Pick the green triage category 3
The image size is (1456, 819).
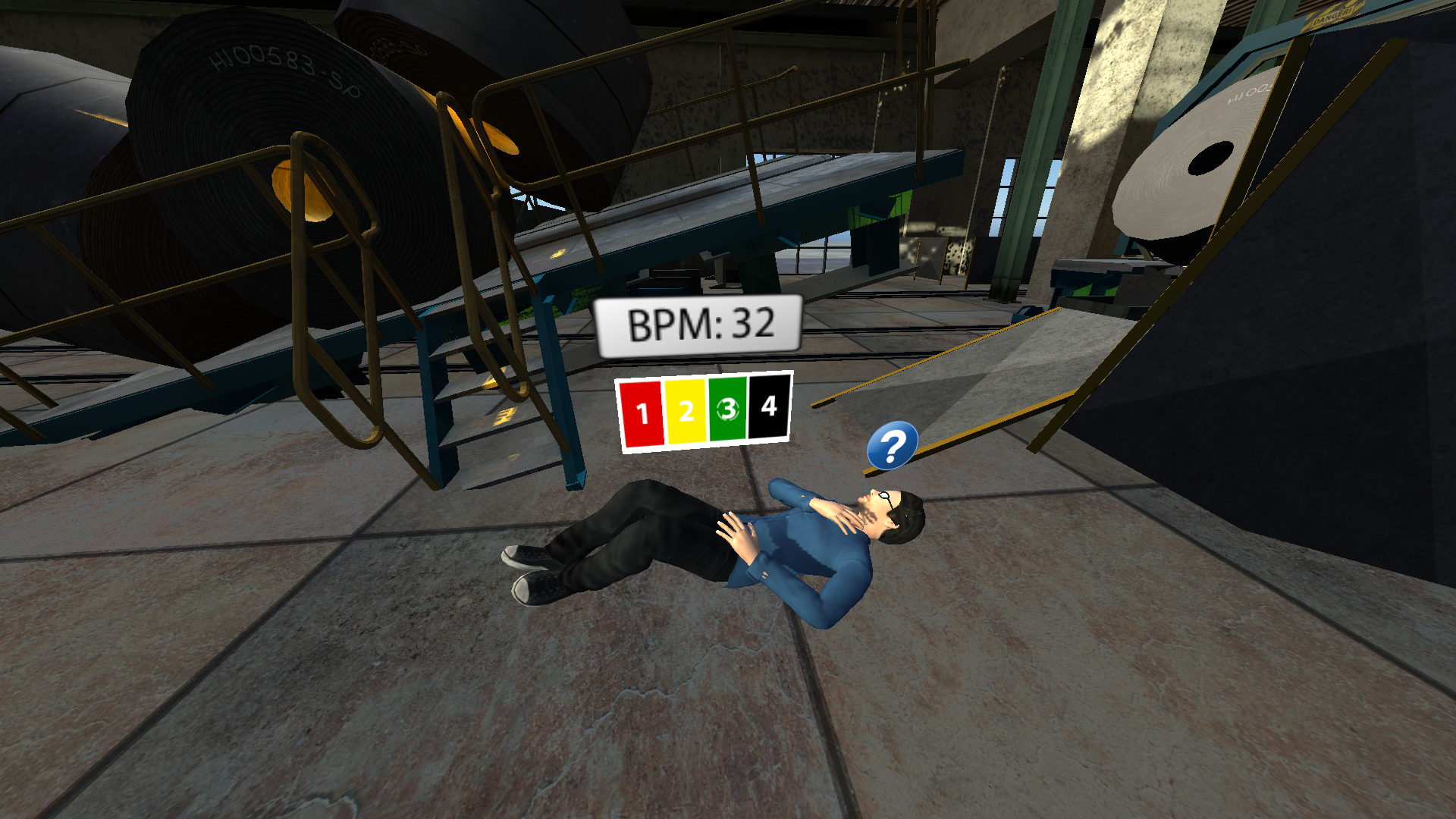click(728, 409)
